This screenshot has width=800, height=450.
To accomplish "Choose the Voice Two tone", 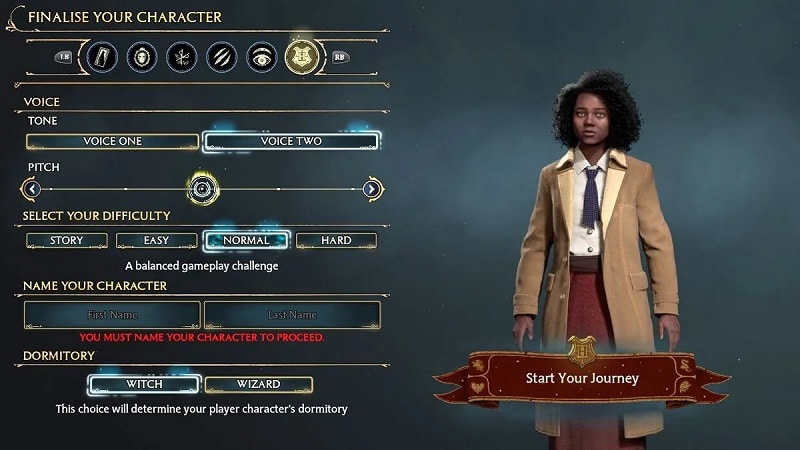I will pos(291,142).
